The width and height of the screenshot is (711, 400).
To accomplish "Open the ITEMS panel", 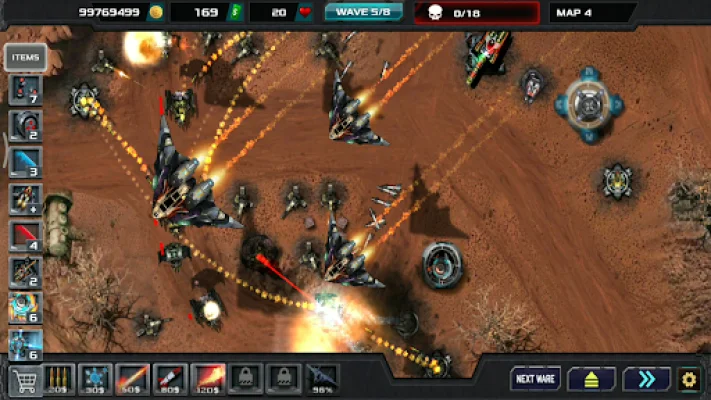I will [x=25, y=58].
